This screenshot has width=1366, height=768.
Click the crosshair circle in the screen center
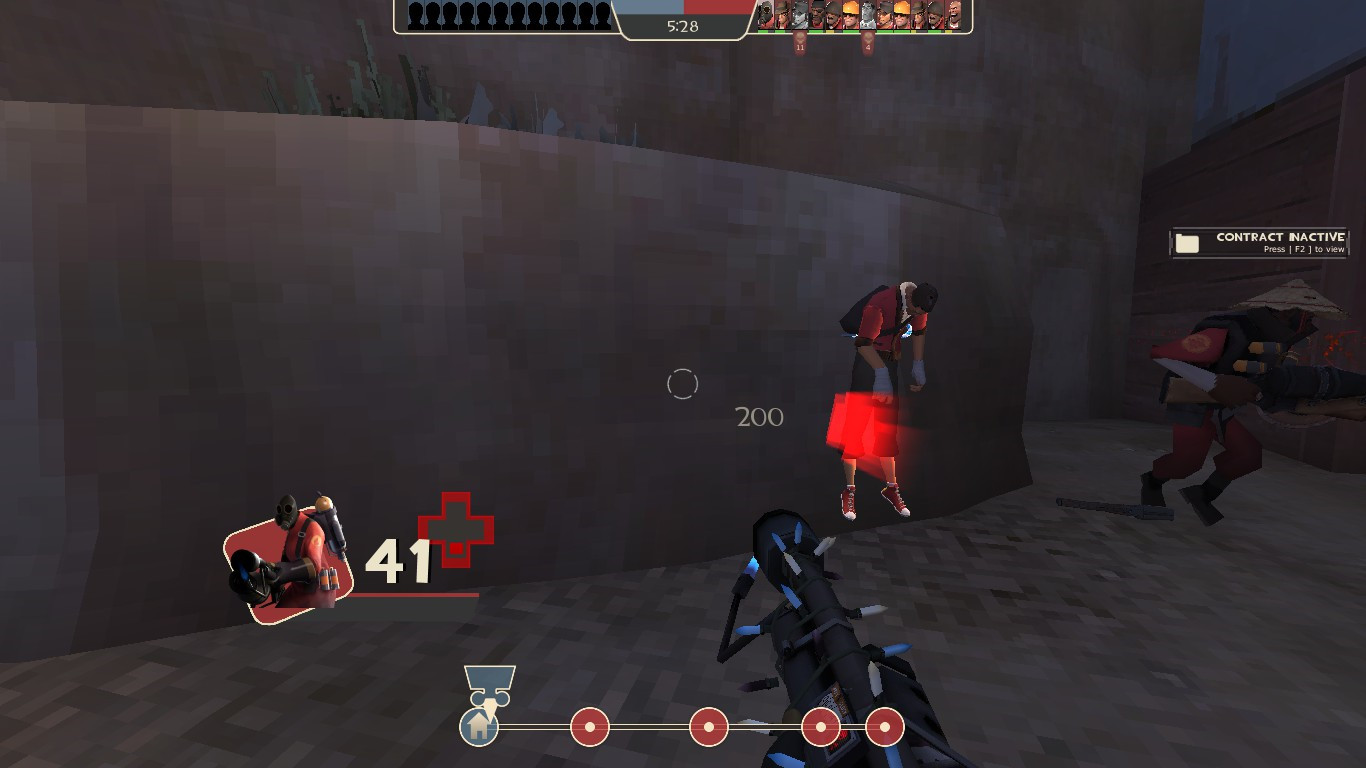click(683, 383)
